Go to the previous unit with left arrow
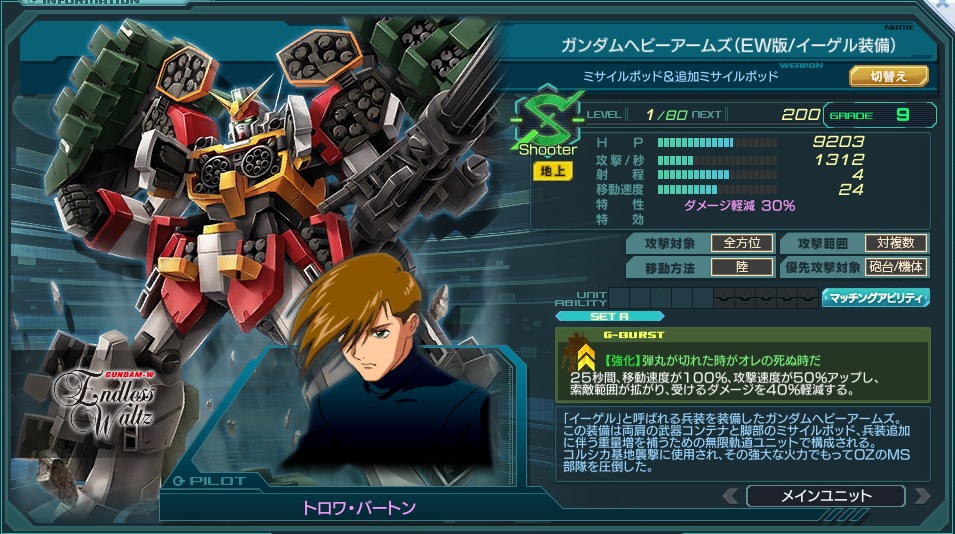The image size is (955, 534). 731,496
